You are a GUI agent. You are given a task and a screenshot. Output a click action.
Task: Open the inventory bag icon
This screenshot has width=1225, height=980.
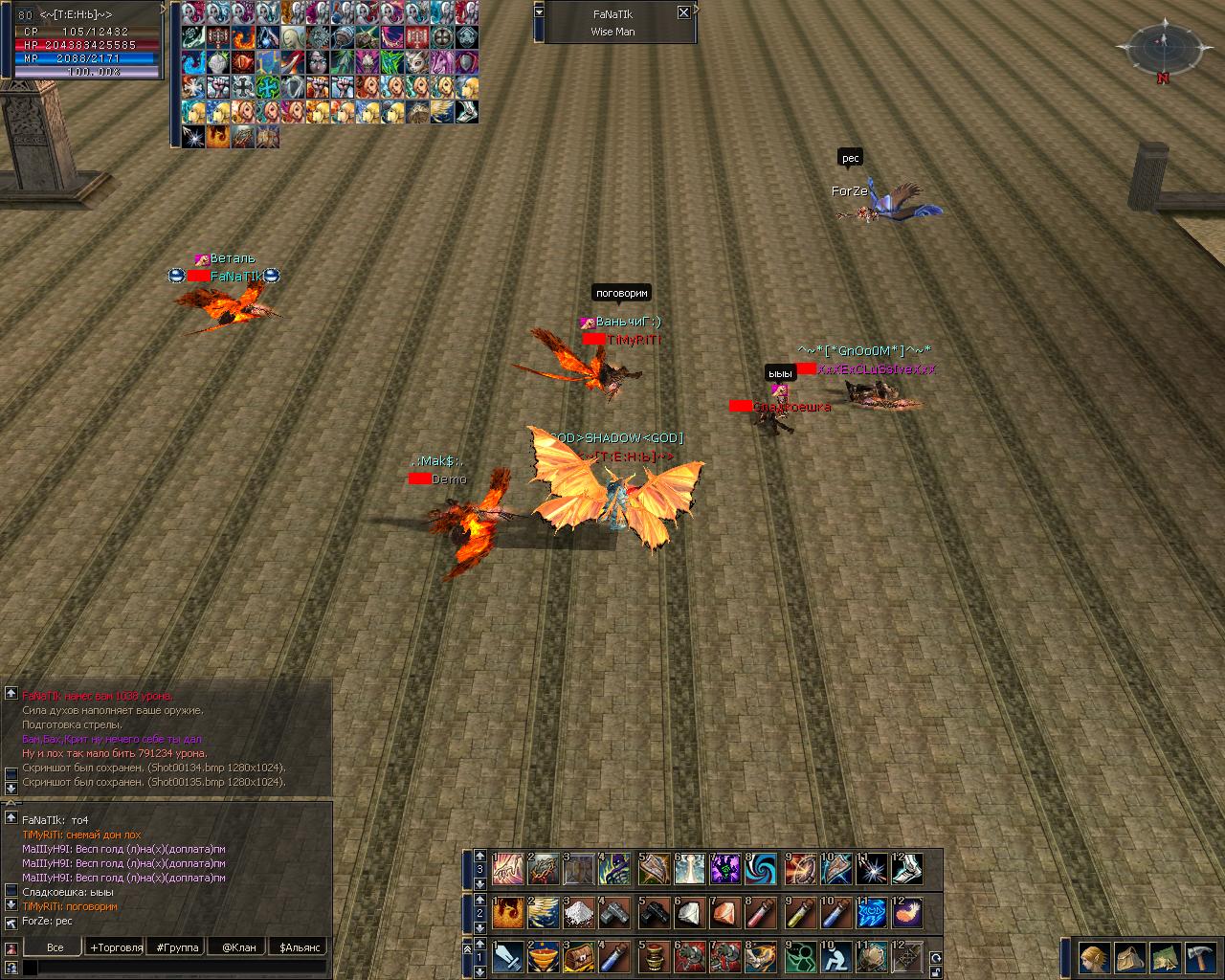click(1129, 957)
